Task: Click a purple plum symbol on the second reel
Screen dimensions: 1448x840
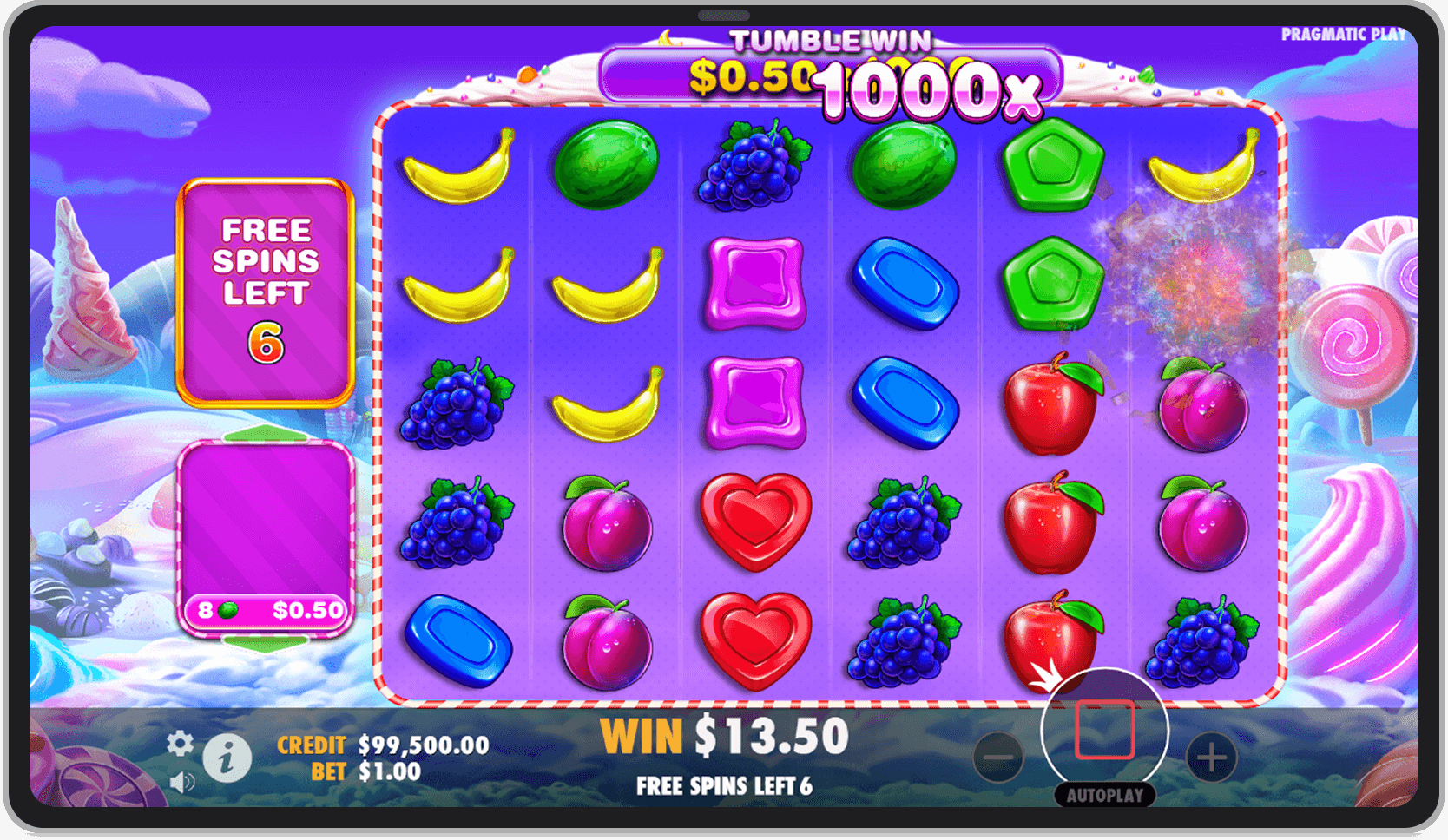Action: click(x=605, y=521)
